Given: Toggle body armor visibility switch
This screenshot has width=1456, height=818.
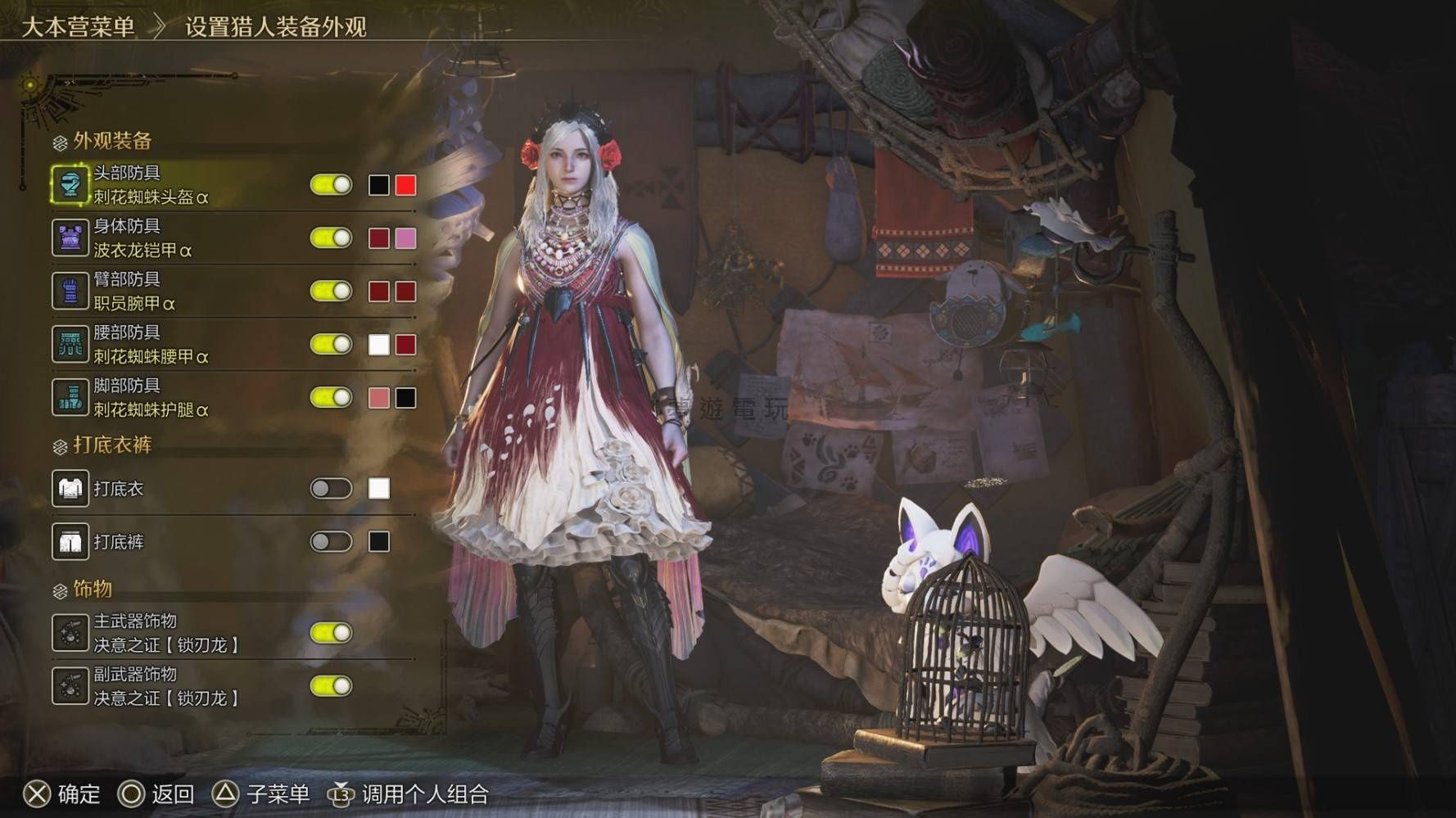Looking at the screenshot, I should click(331, 238).
